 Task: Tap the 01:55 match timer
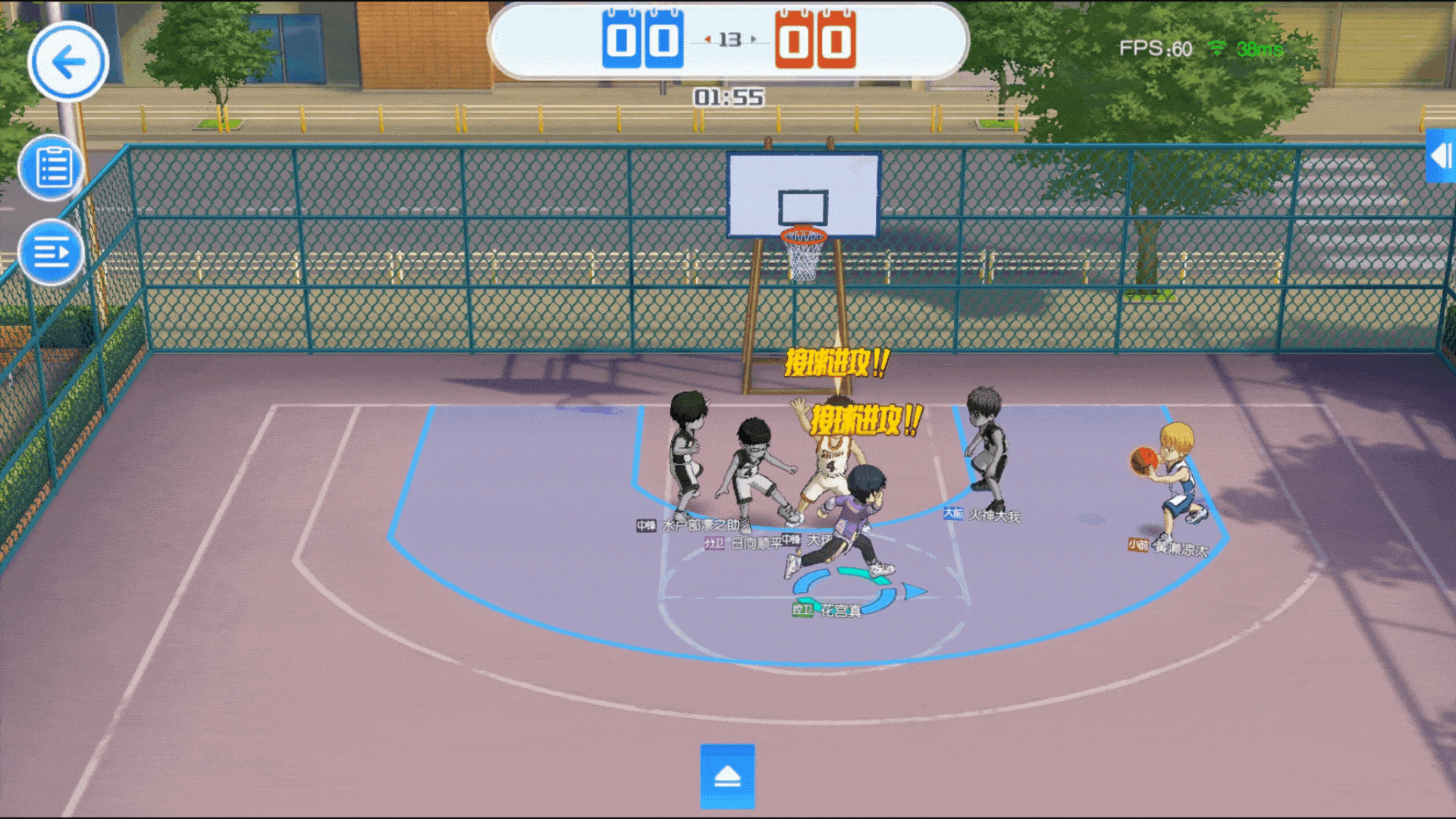pyautogui.click(x=727, y=95)
